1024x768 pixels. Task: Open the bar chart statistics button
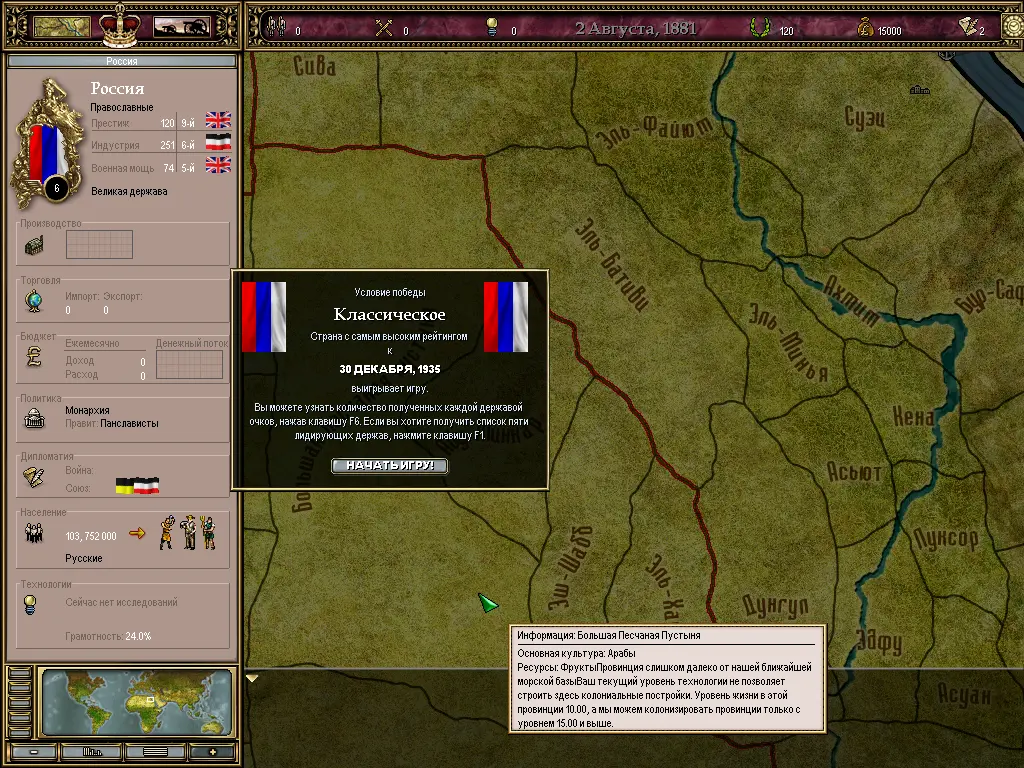click(x=93, y=752)
